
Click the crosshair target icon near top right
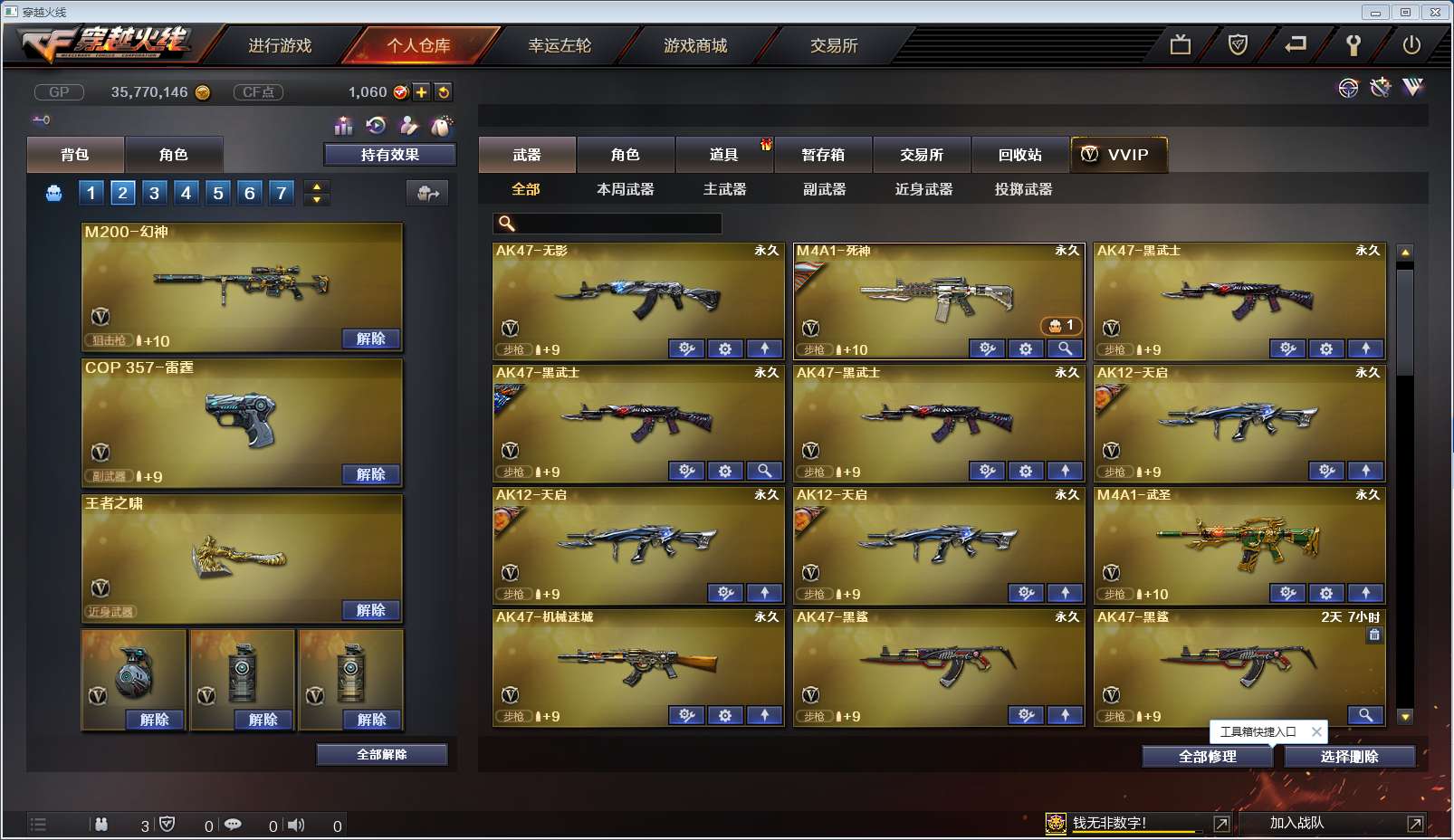tap(1348, 88)
